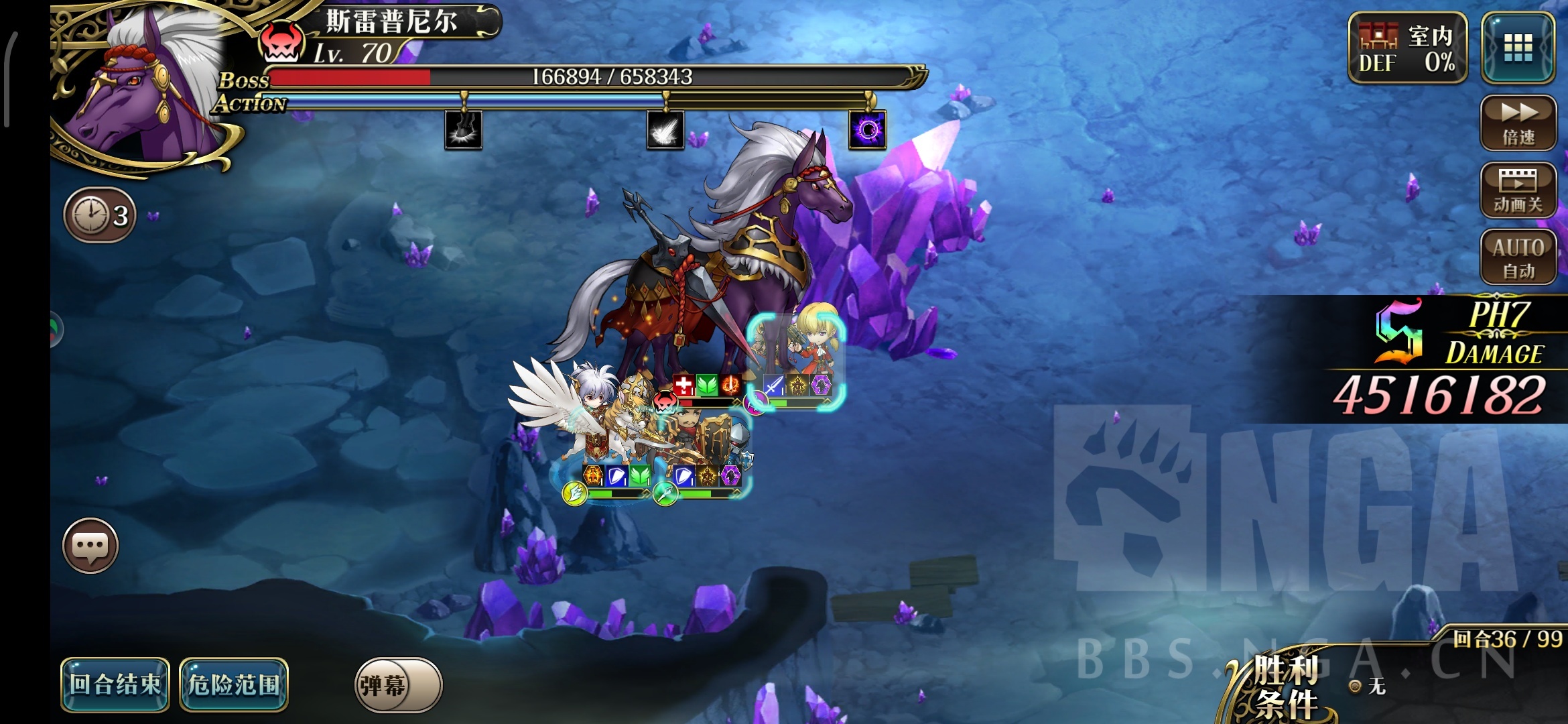The height and width of the screenshot is (724, 1568).
Task: Check the purple vortex boss action icon
Action: (x=868, y=129)
